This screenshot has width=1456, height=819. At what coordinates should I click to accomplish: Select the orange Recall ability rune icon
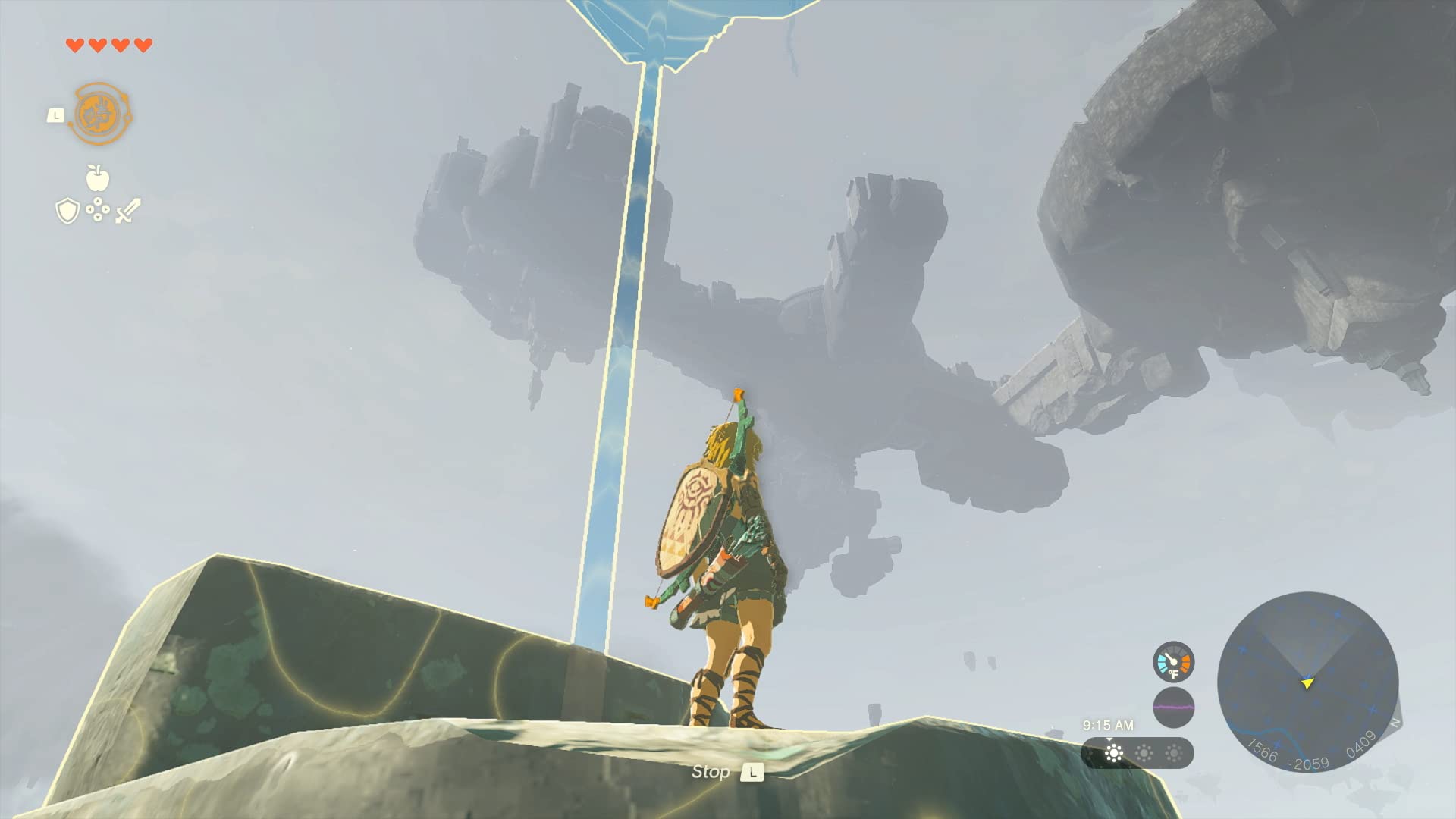point(99,112)
